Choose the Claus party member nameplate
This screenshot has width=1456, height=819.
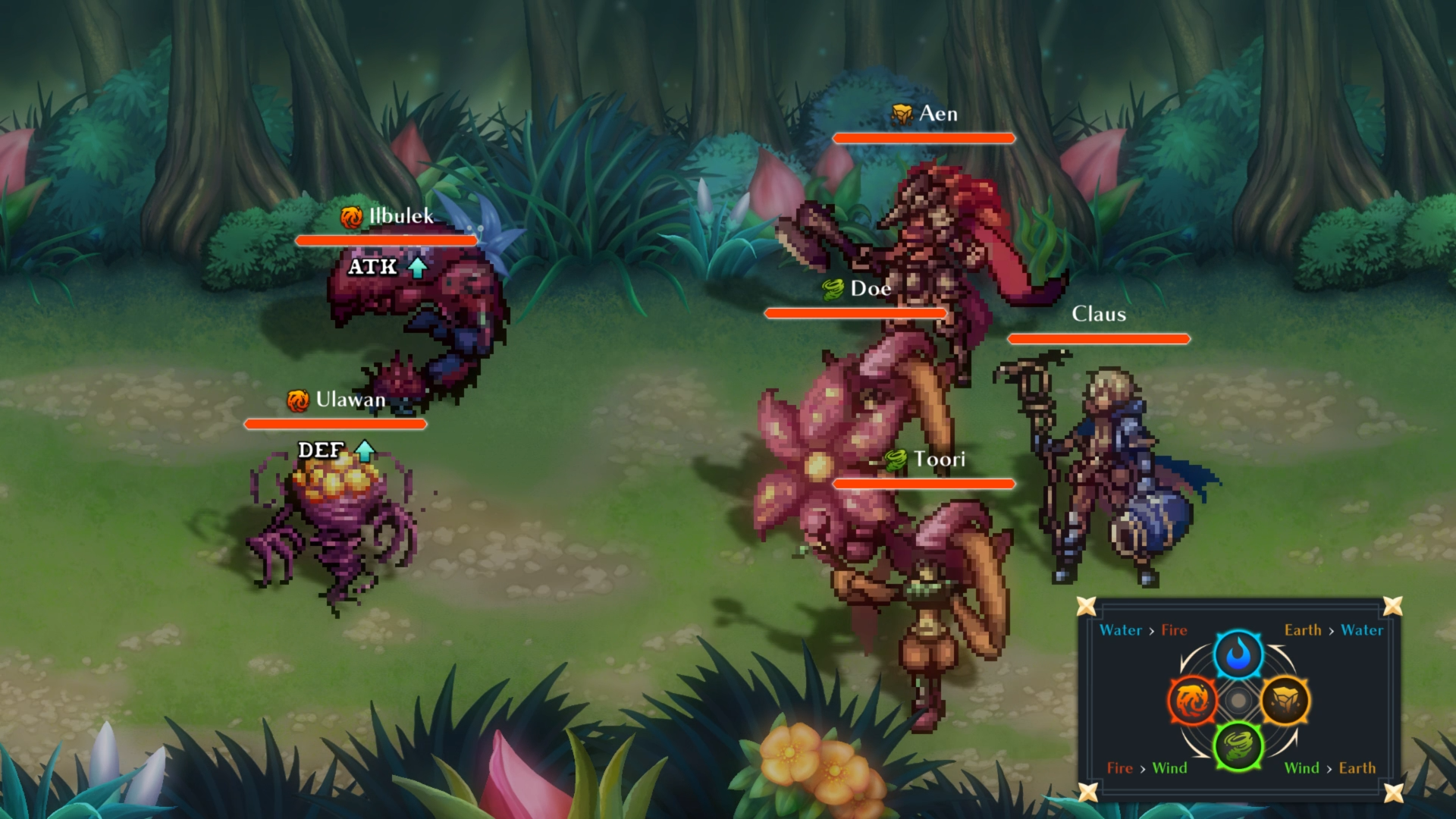(1098, 314)
